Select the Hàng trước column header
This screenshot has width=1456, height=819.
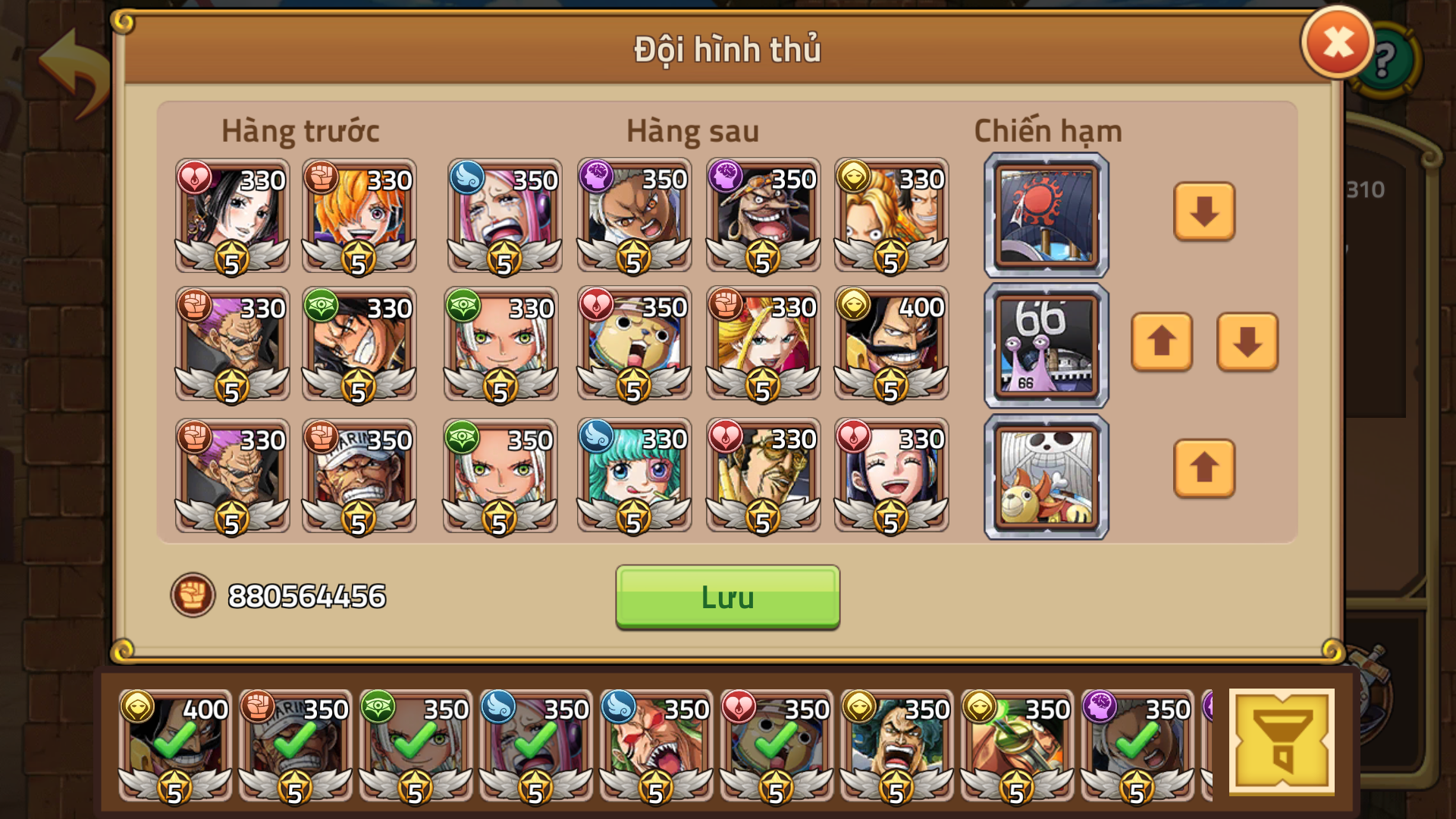300,129
